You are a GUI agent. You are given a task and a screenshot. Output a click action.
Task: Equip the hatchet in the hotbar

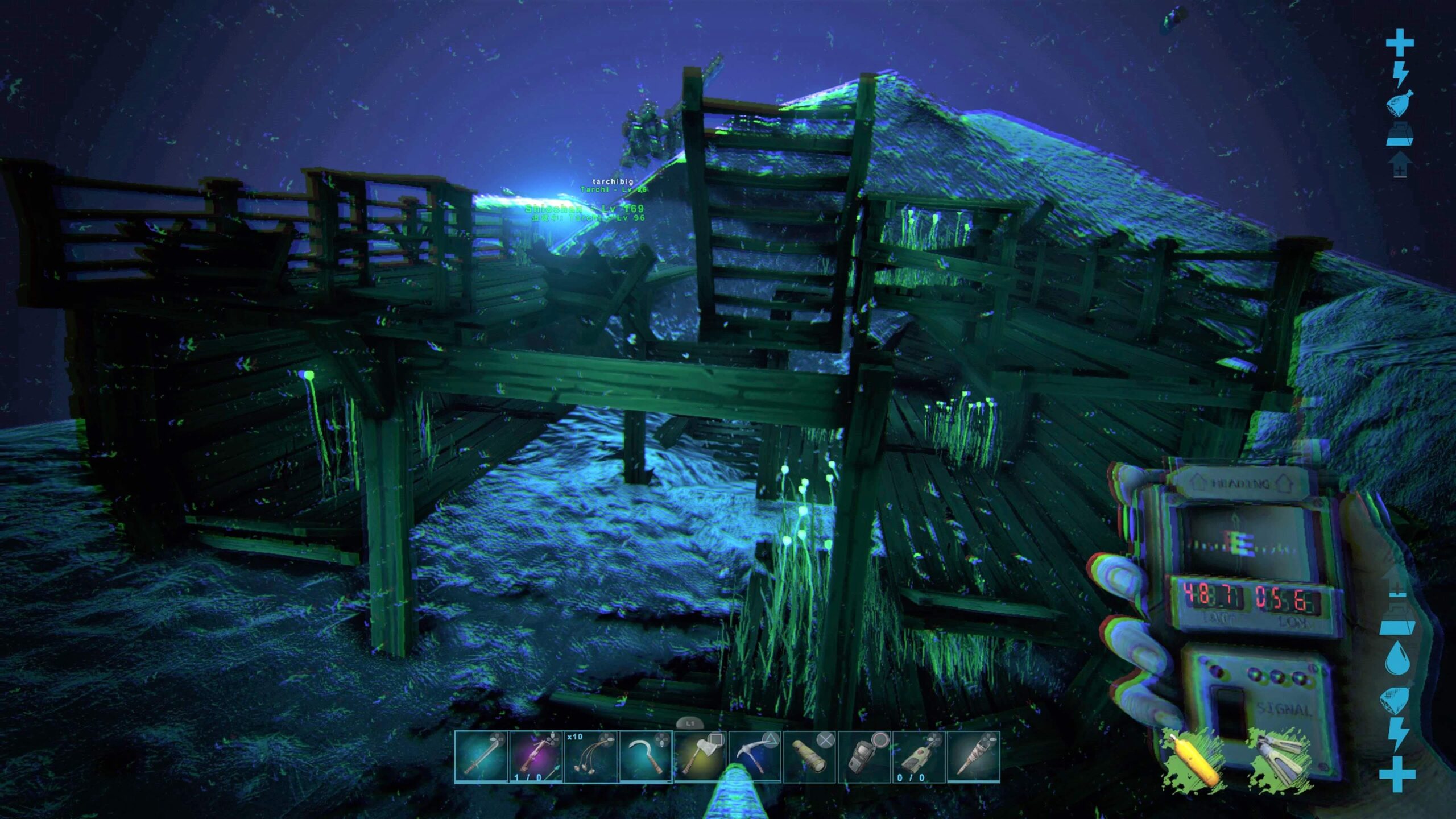[x=700, y=758]
